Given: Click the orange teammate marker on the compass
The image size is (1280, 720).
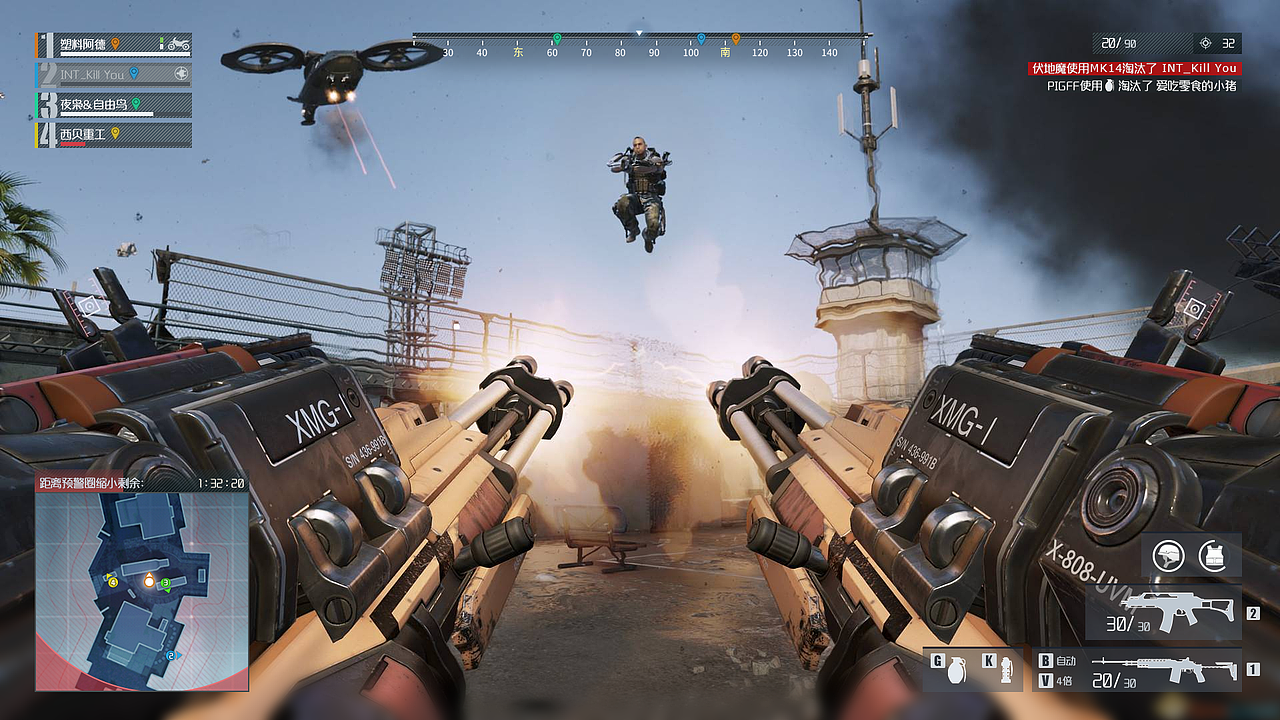Looking at the screenshot, I should [735, 39].
